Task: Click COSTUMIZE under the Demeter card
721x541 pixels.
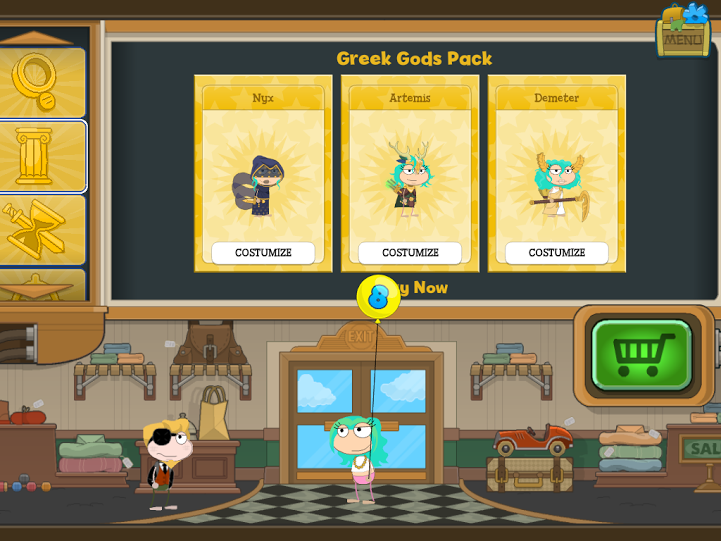Action: (557, 253)
